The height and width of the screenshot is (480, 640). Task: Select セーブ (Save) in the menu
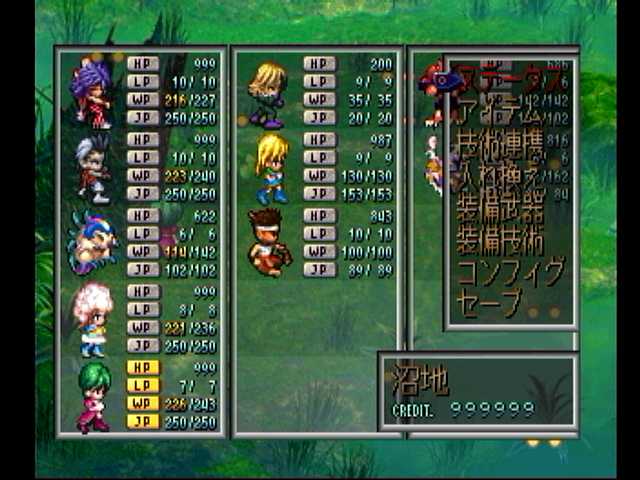[490, 302]
